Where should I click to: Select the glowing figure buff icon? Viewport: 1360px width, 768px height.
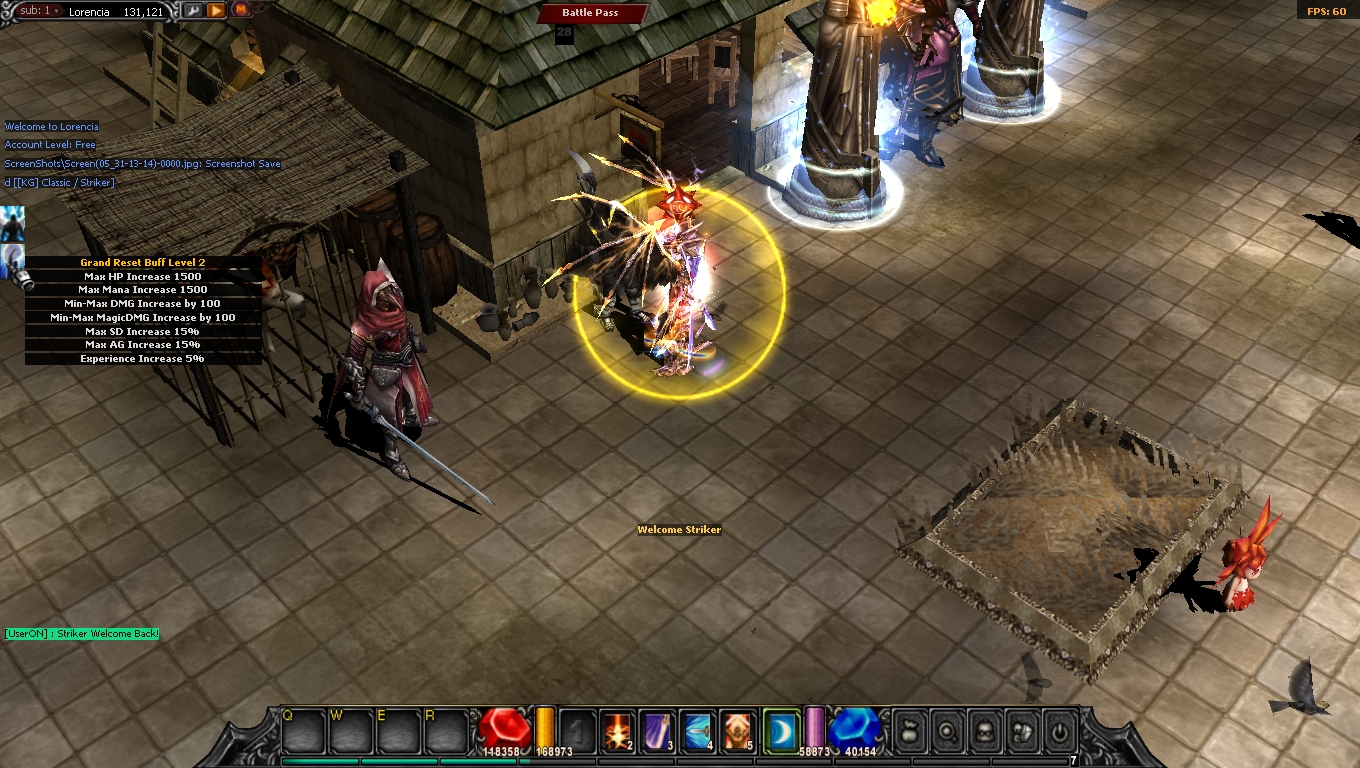point(12,222)
